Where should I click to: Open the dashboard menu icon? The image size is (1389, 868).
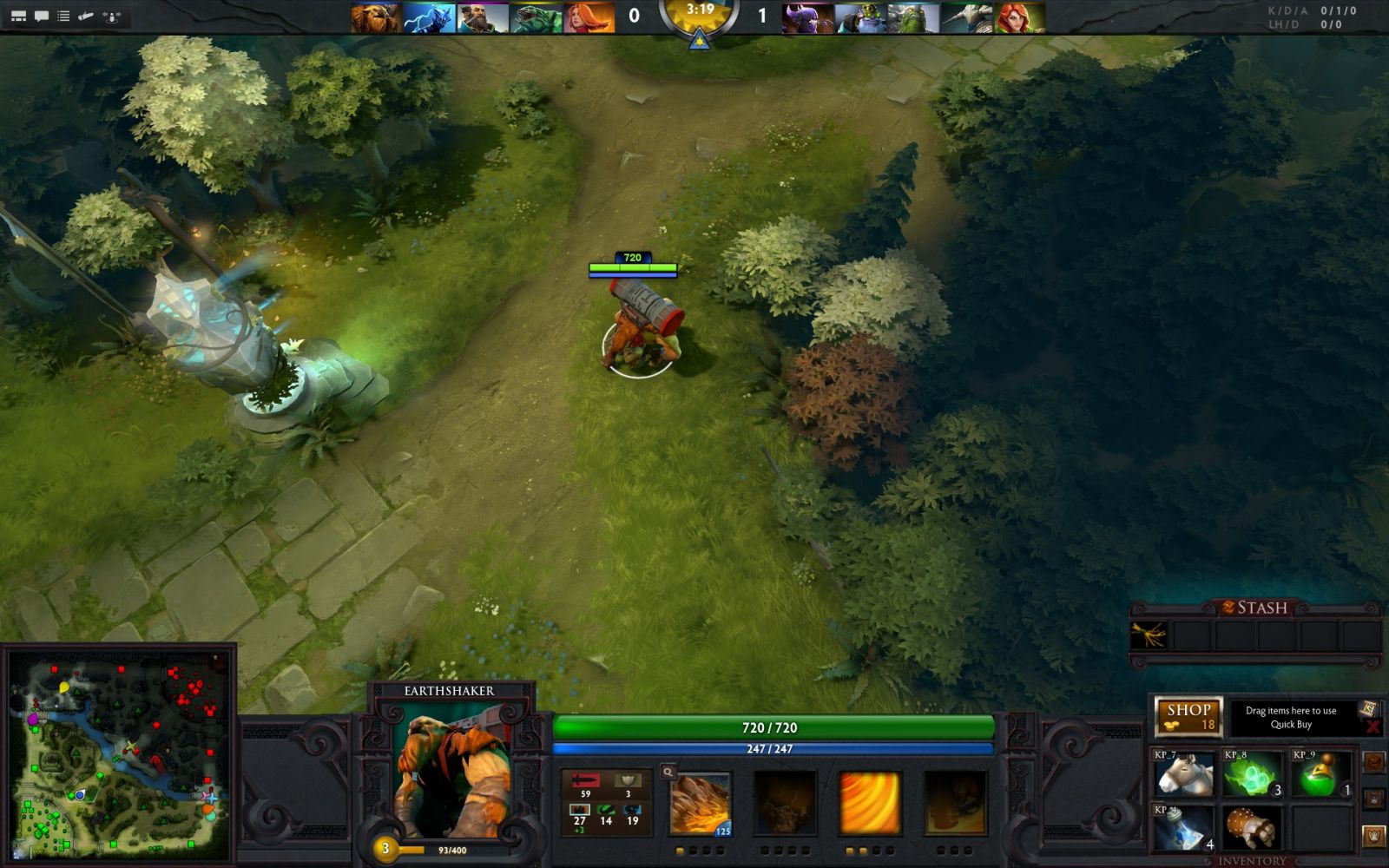pyautogui.click(x=18, y=16)
